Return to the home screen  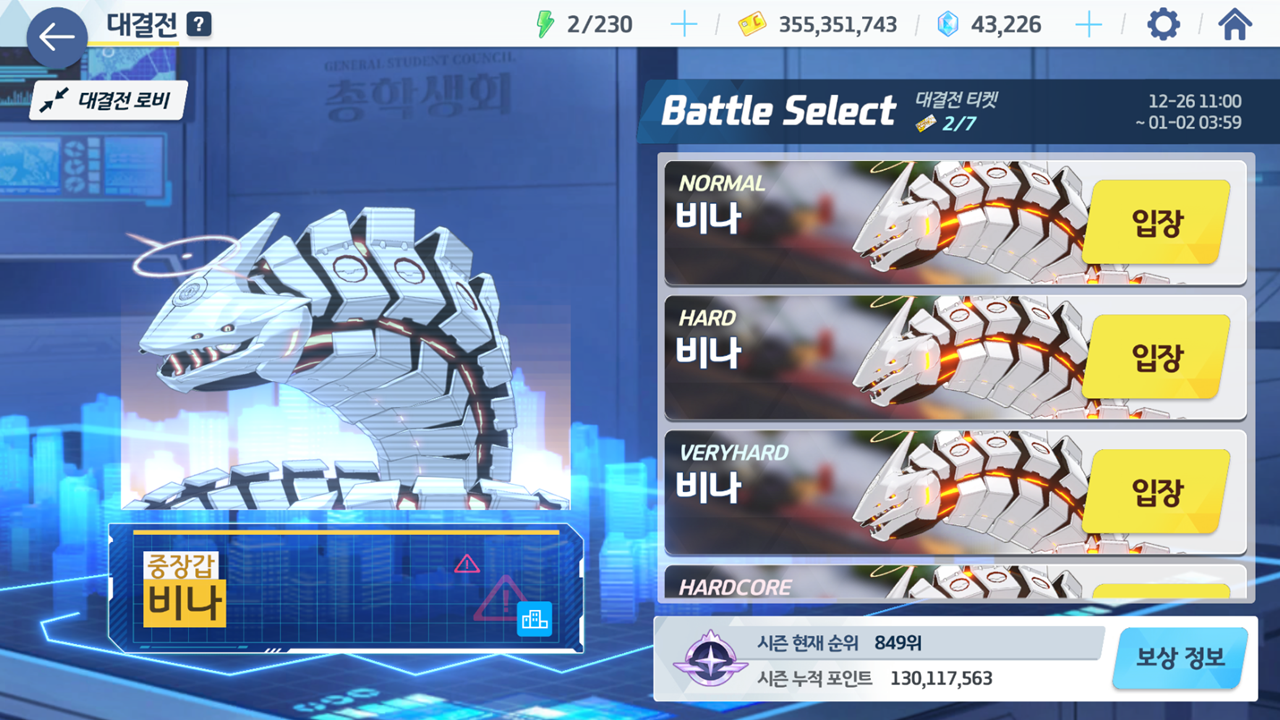coord(1235,25)
